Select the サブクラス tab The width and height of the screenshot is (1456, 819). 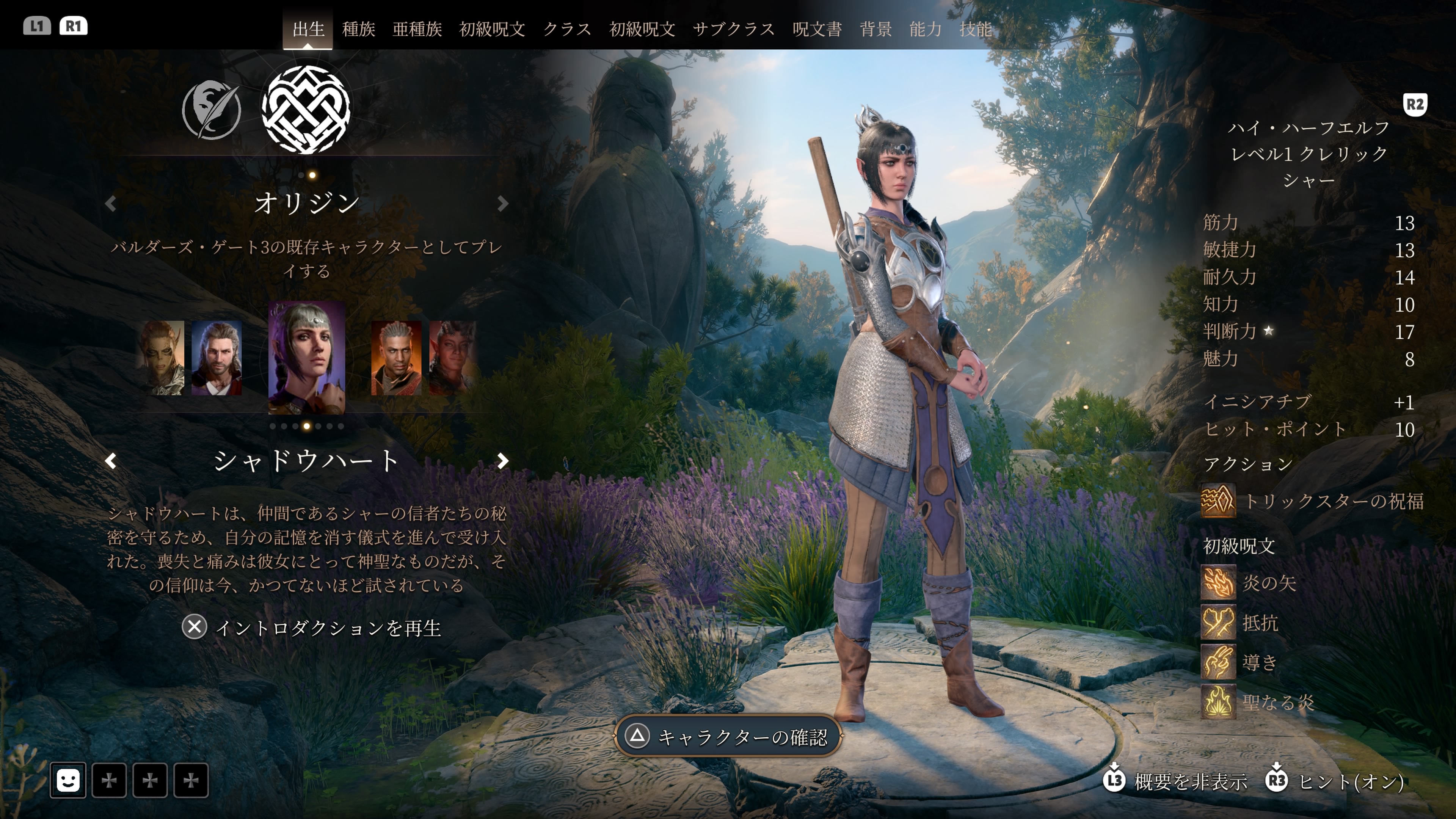pos(733,29)
